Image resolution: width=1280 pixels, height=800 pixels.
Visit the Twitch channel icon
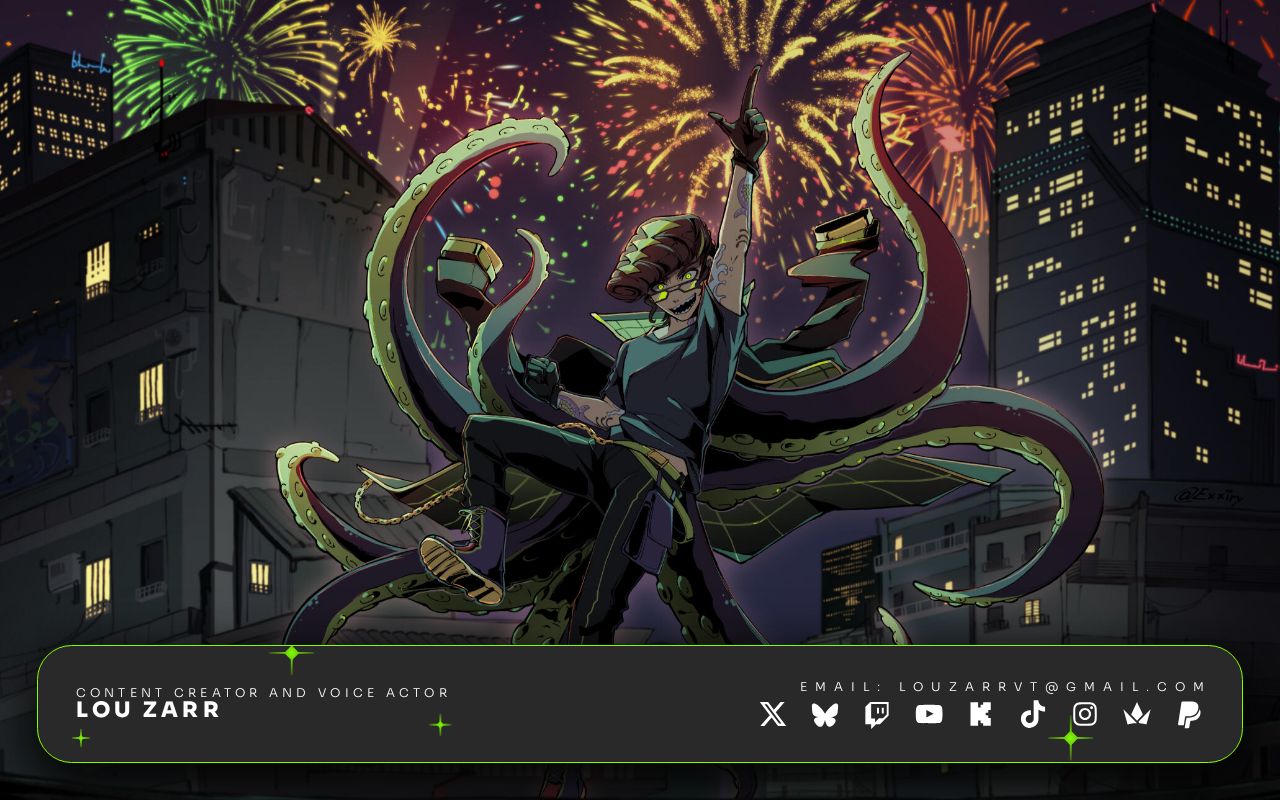[x=877, y=714]
